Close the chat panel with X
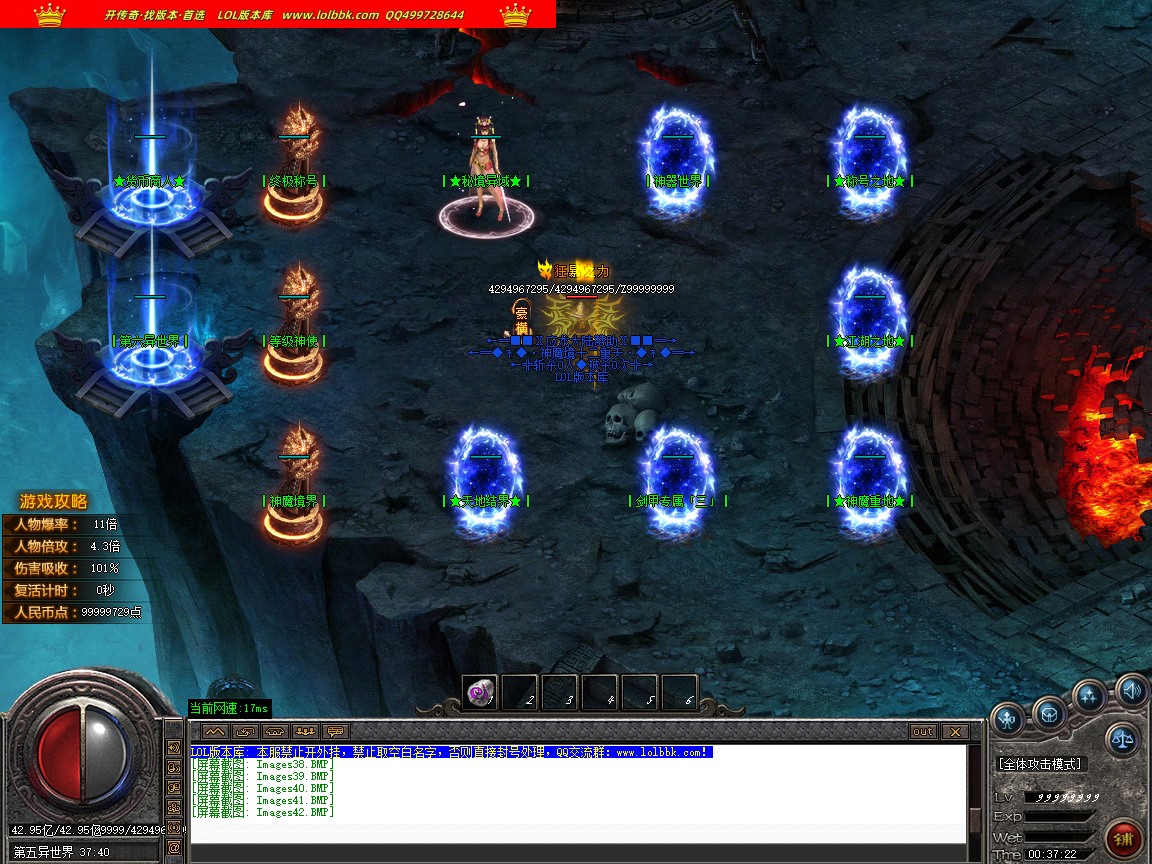Viewport: 1152px width, 864px height. [954, 732]
